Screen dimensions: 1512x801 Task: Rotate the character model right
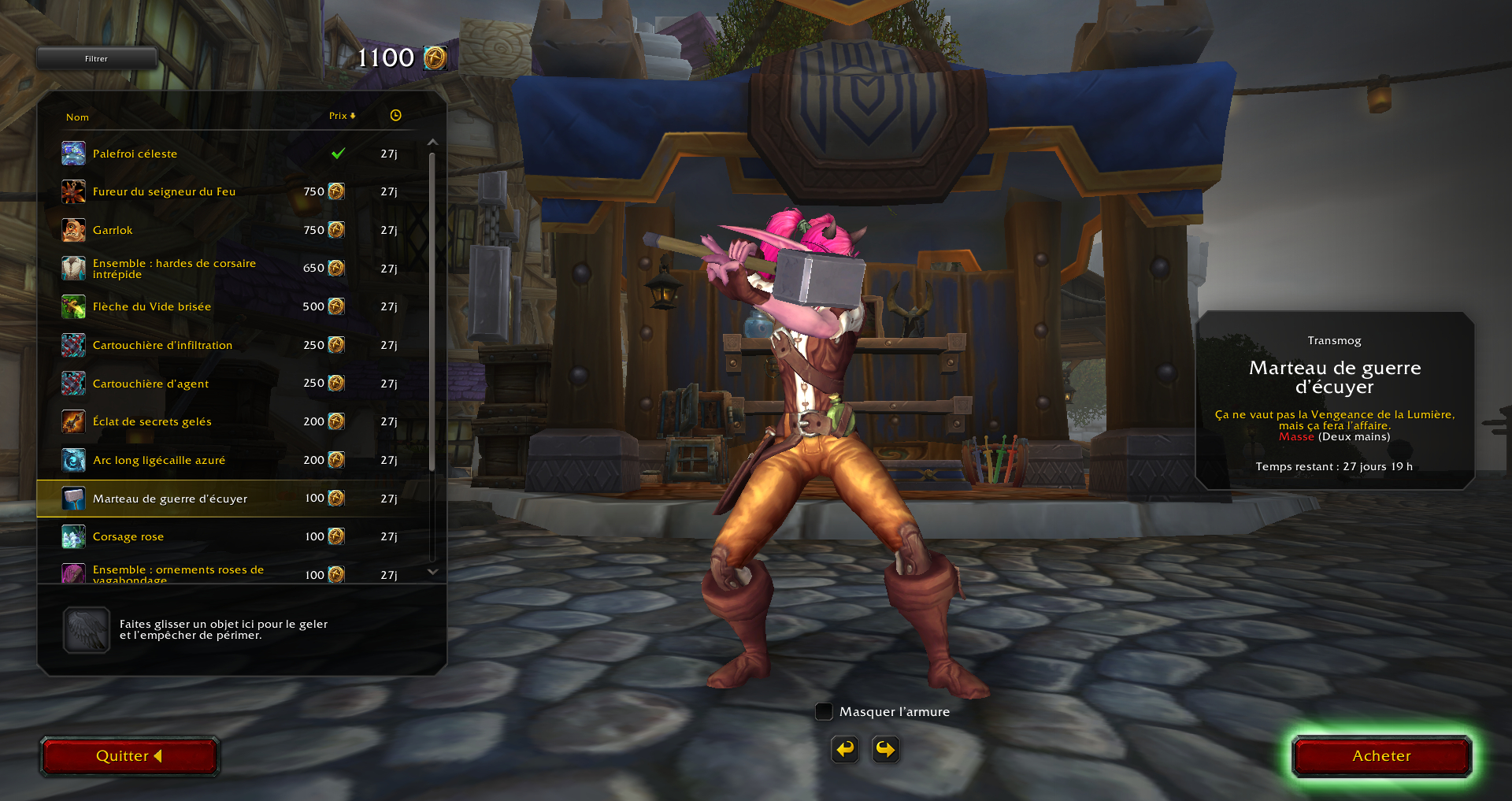pyautogui.click(x=886, y=749)
